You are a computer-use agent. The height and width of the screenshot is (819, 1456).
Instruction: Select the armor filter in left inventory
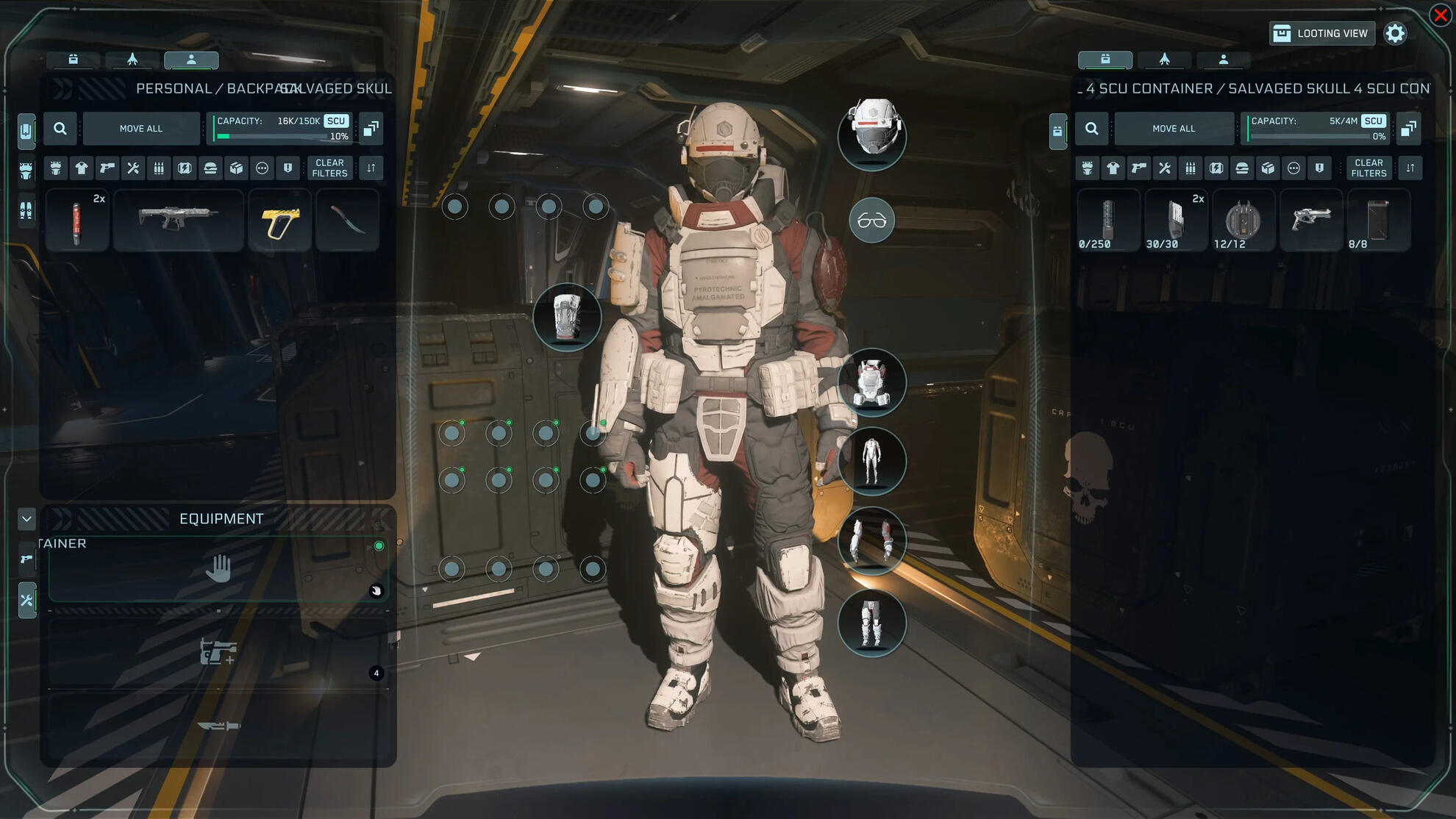point(55,168)
